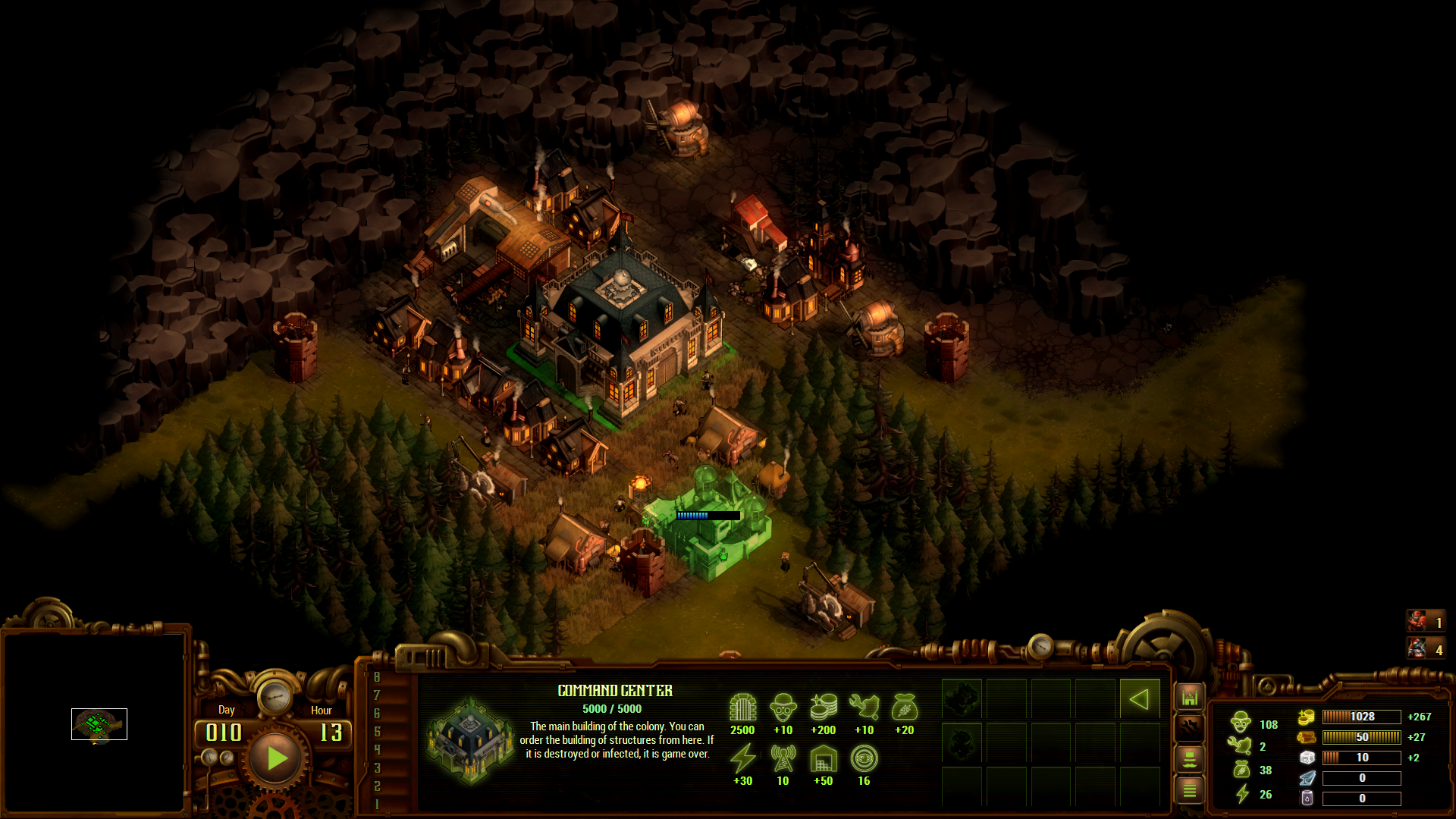
Task: Click the gold coins resource icon
Action: [1306, 717]
